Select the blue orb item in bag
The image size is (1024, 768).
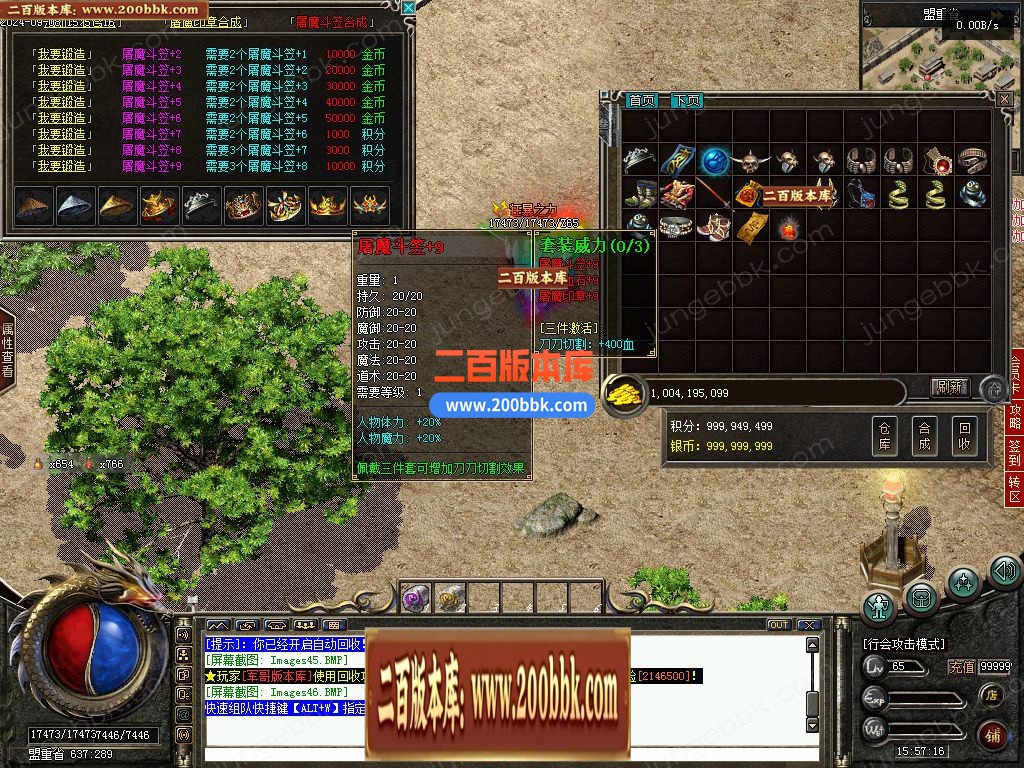(713, 161)
